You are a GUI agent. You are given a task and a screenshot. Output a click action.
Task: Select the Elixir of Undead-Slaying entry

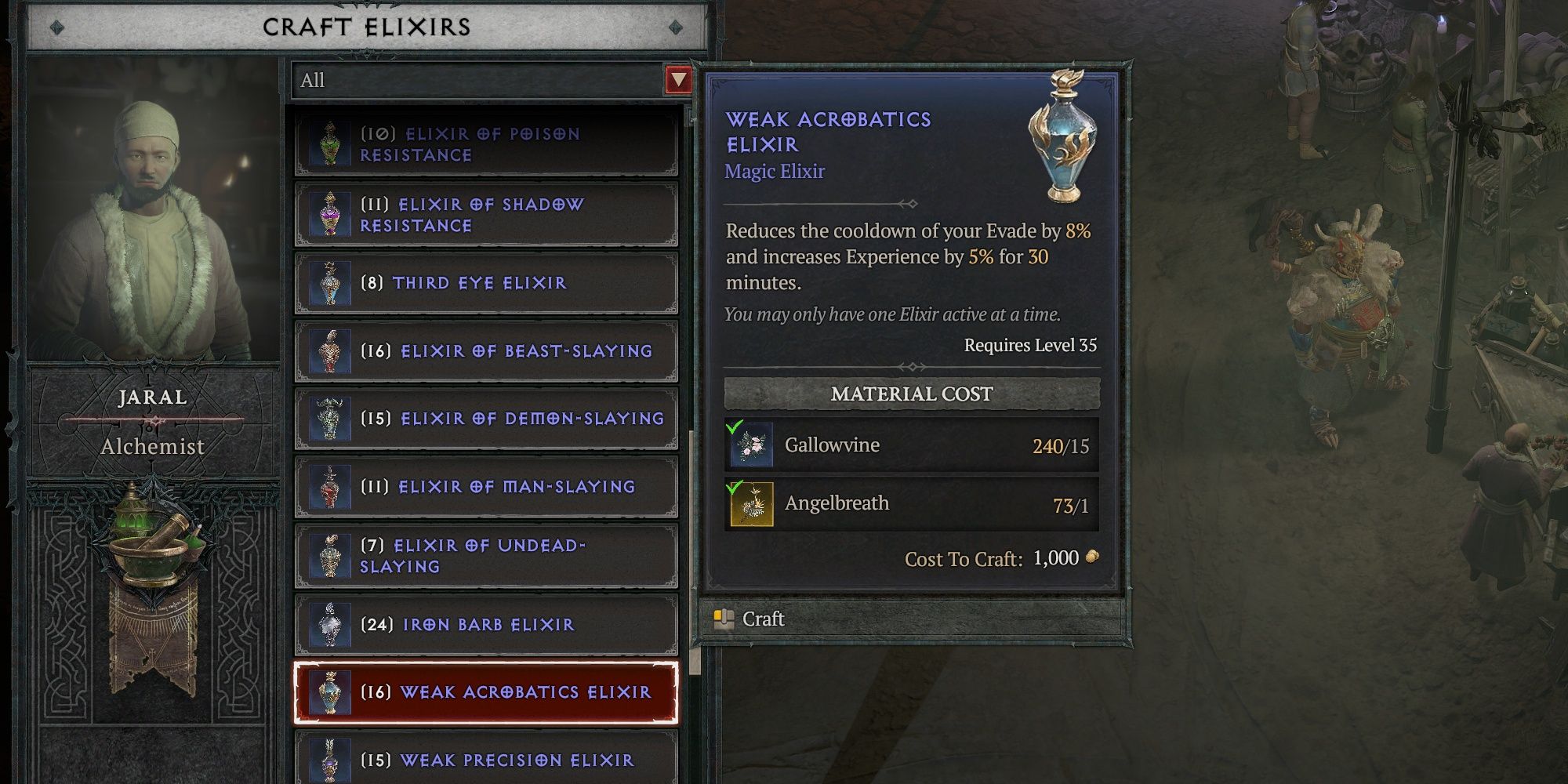(x=486, y=557)
